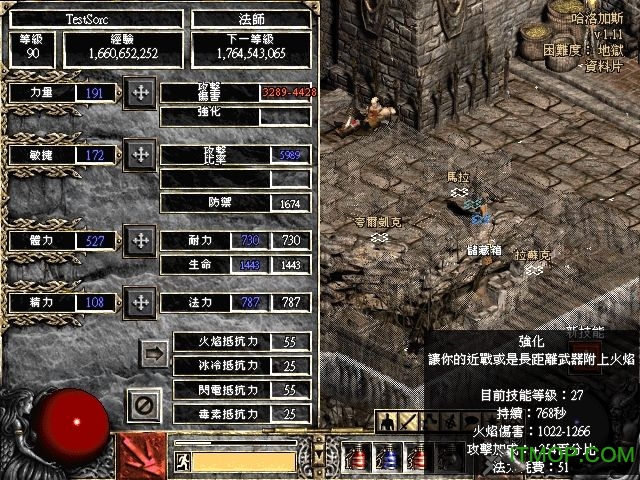Use the blue mana potion in the belt

coord(389,458)
